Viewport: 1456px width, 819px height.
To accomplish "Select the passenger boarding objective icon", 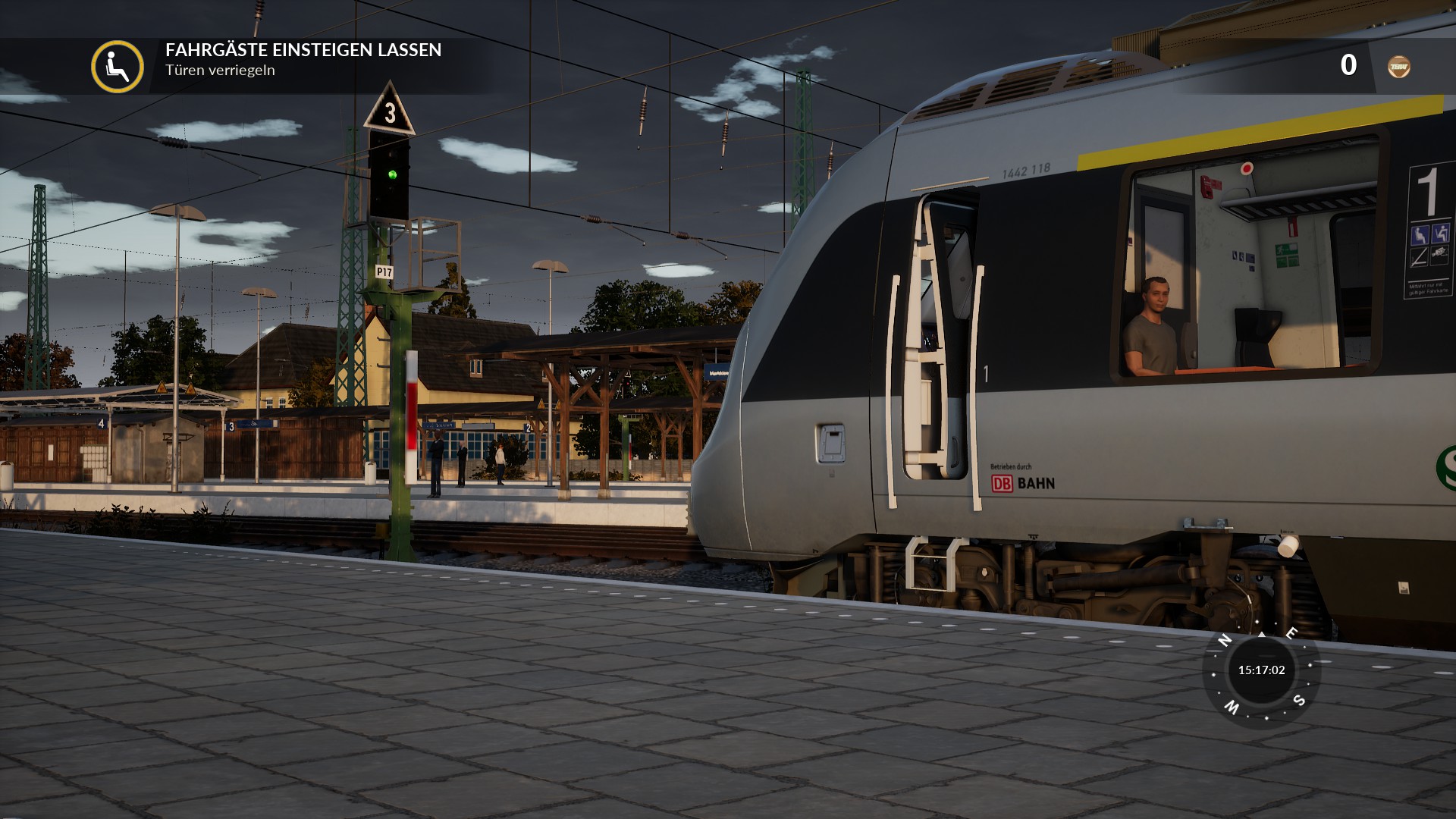I will (118, 67).
